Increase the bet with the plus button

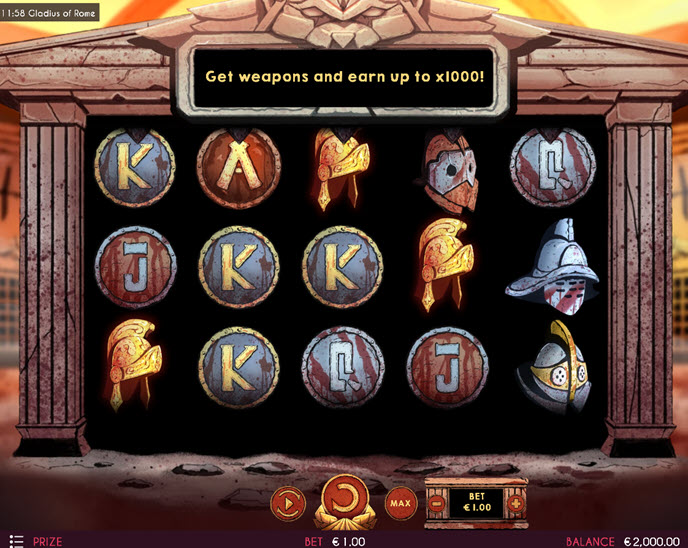pyautogui.click(x=515, y=501)
